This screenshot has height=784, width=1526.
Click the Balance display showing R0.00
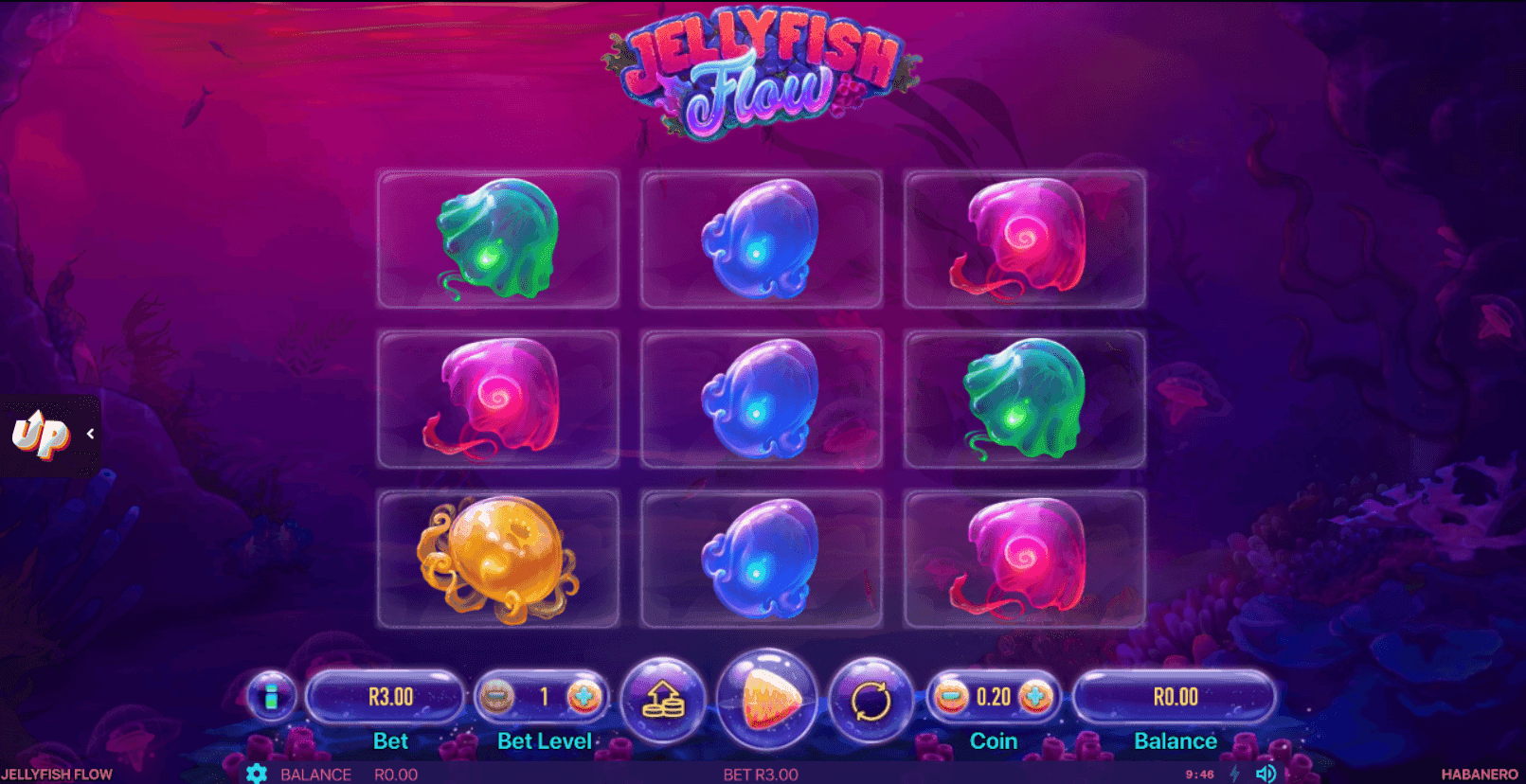tap(1176, 697)
